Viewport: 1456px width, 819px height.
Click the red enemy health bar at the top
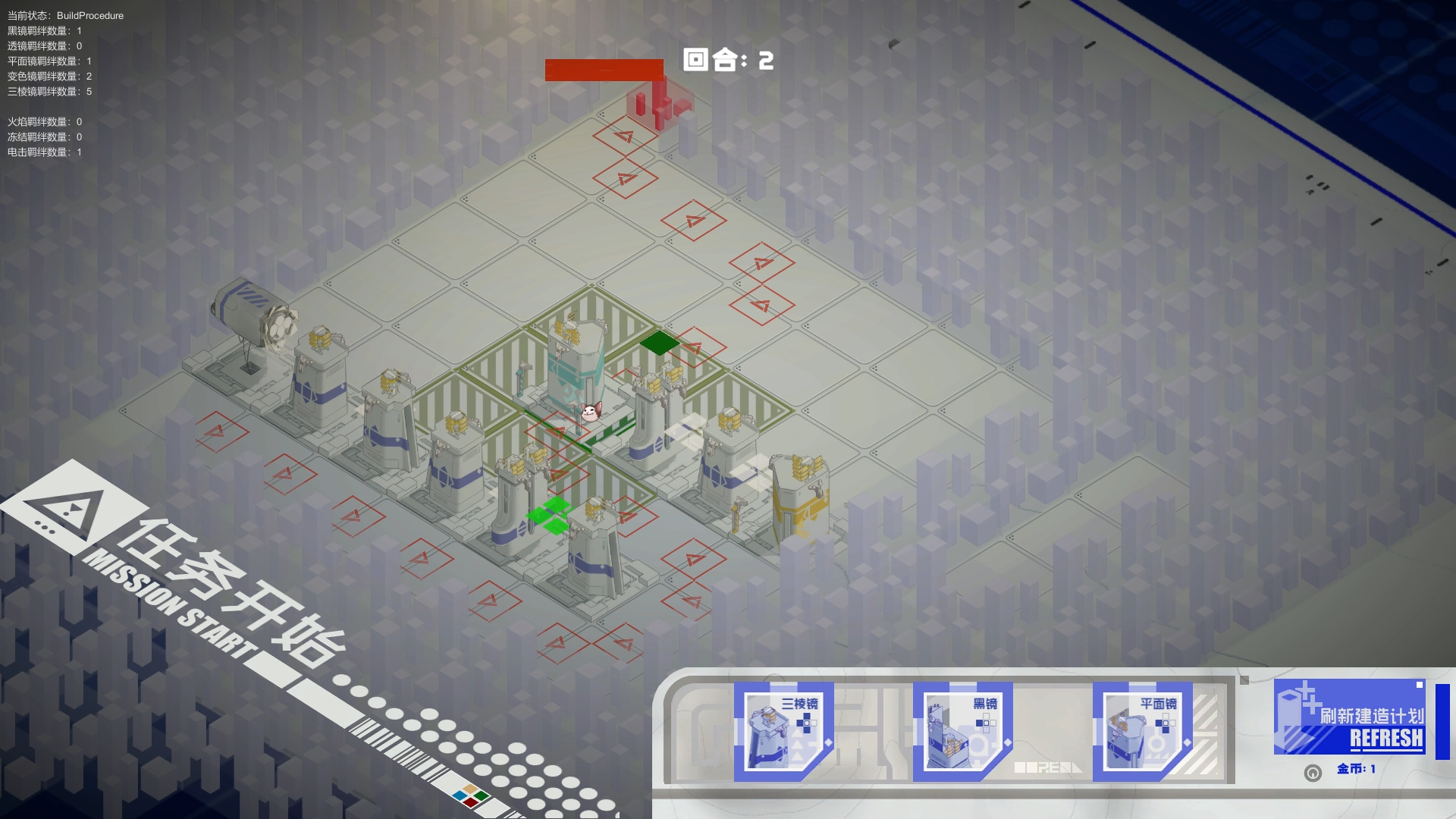603,69
